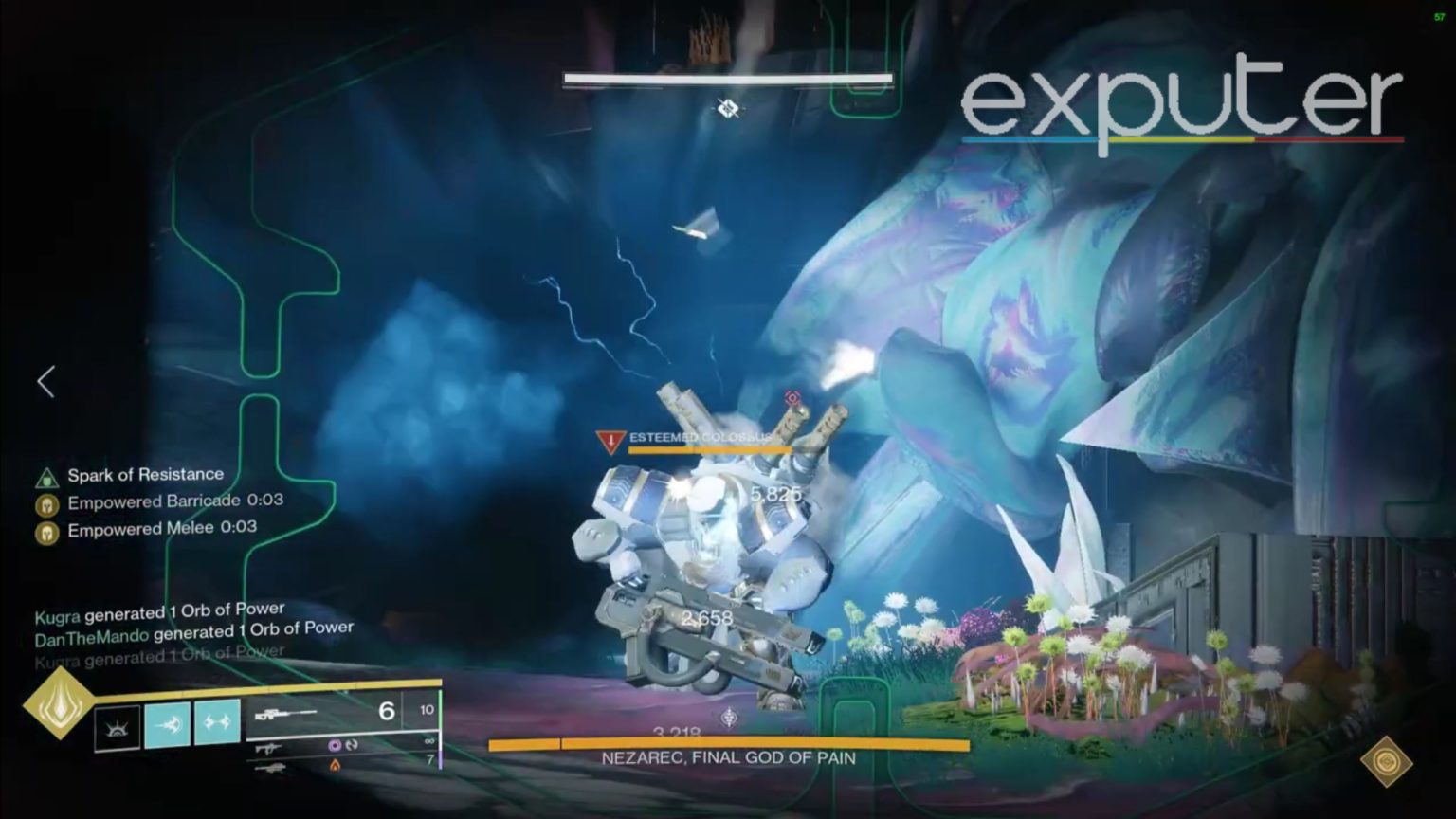Click the auto rifle secondary weapon icon

(270, 748)
